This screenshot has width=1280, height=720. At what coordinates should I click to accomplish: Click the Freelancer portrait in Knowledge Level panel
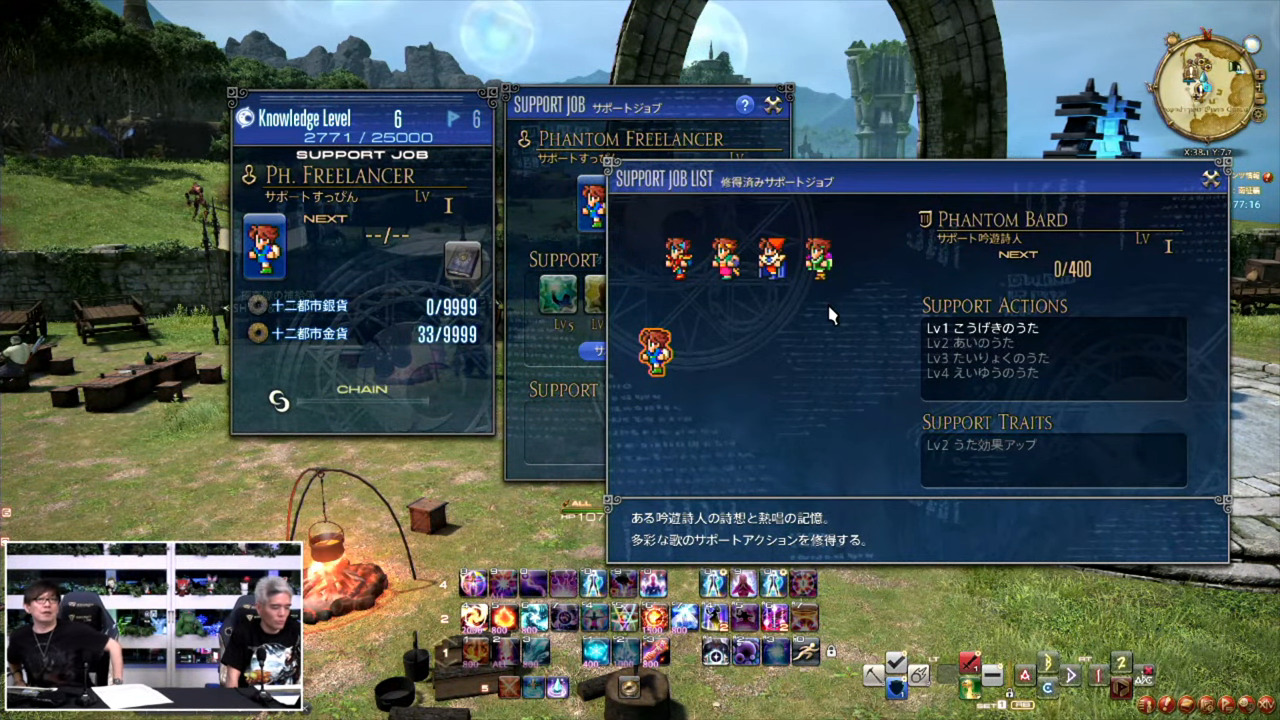(x=265, y=246)
